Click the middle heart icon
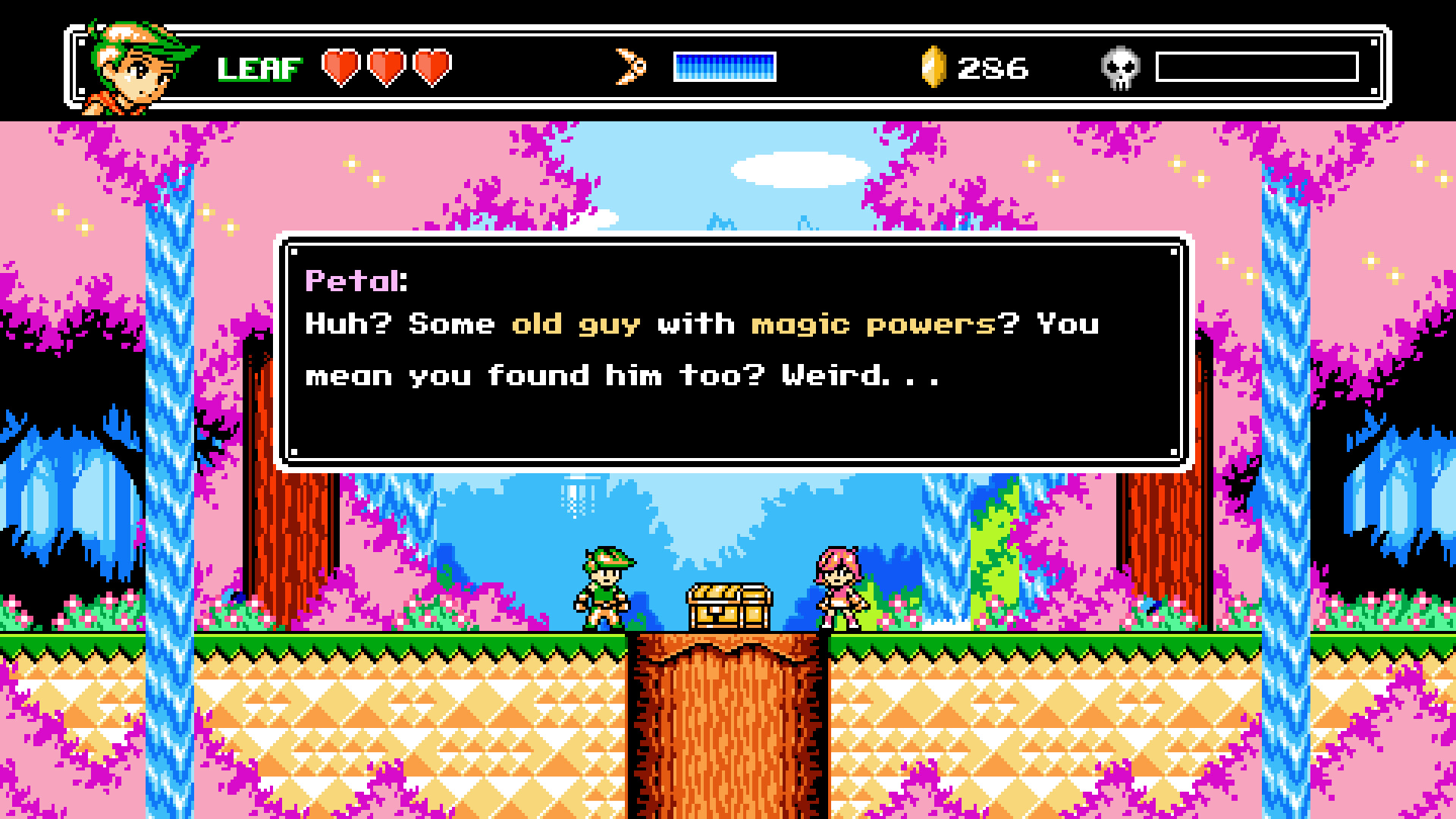 387,68
